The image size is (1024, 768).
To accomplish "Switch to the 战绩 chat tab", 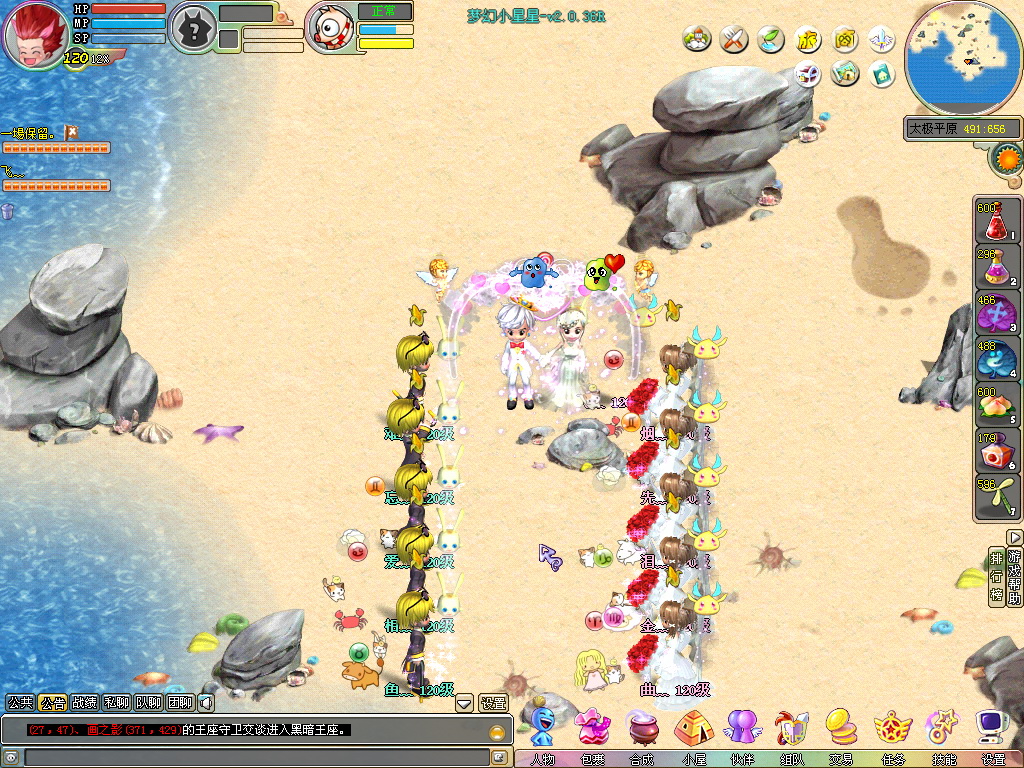I will 85,703.
